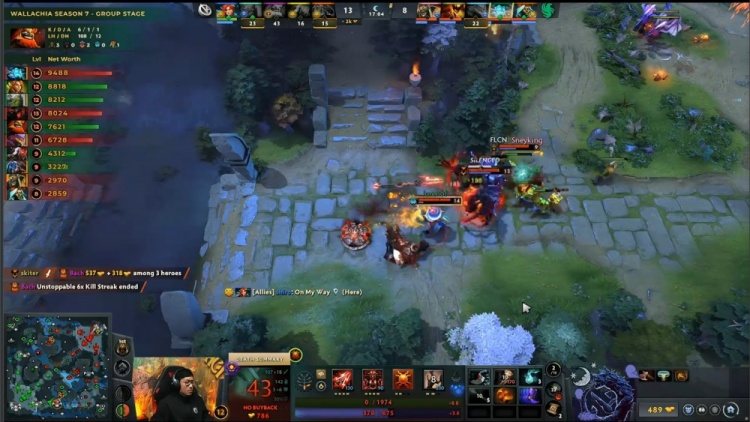Open the talent tree icon
Viewport: 750px width, 422px height.
point(305,380)
